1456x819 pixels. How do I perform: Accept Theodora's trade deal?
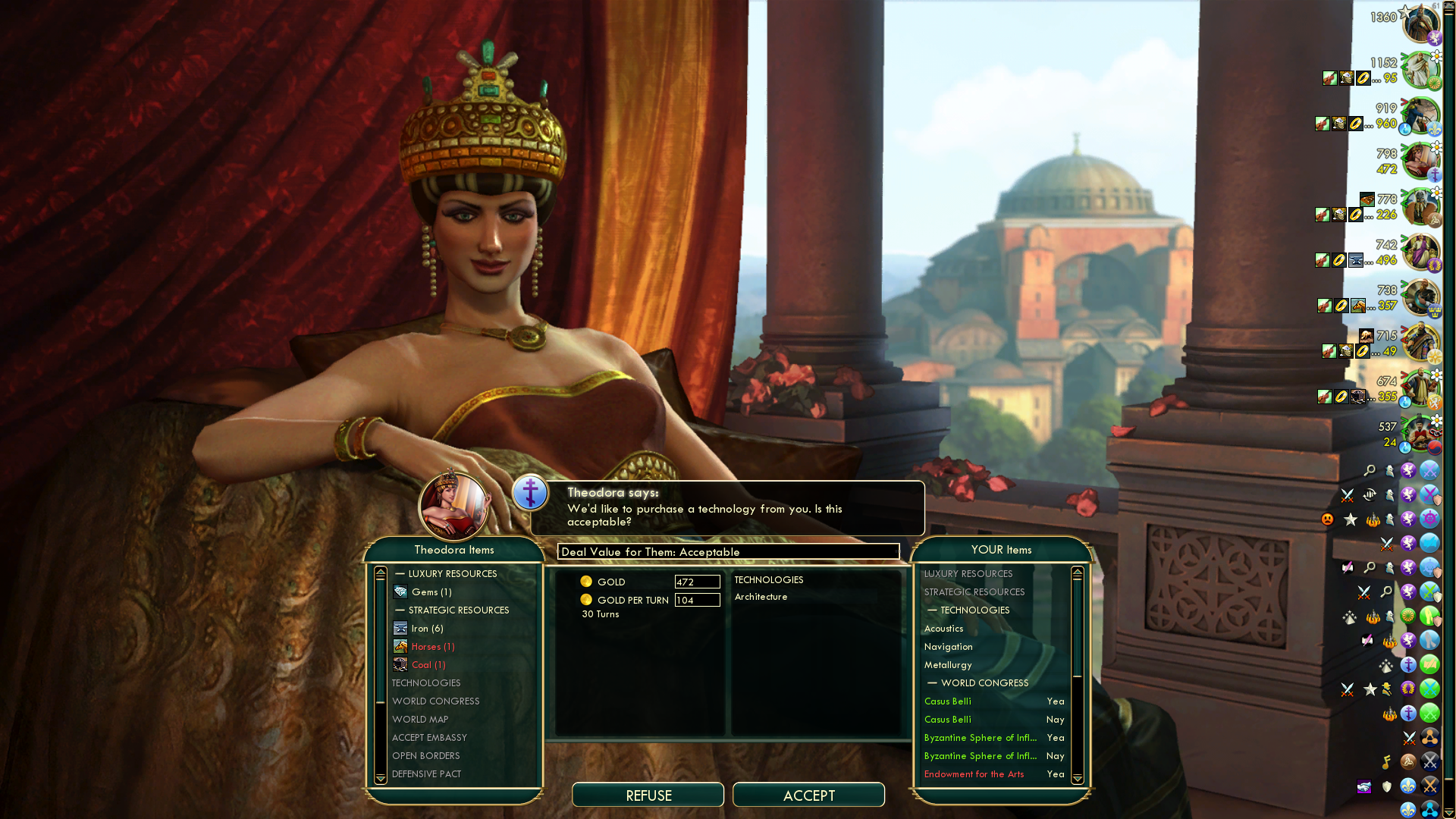(x=808, y=795)
